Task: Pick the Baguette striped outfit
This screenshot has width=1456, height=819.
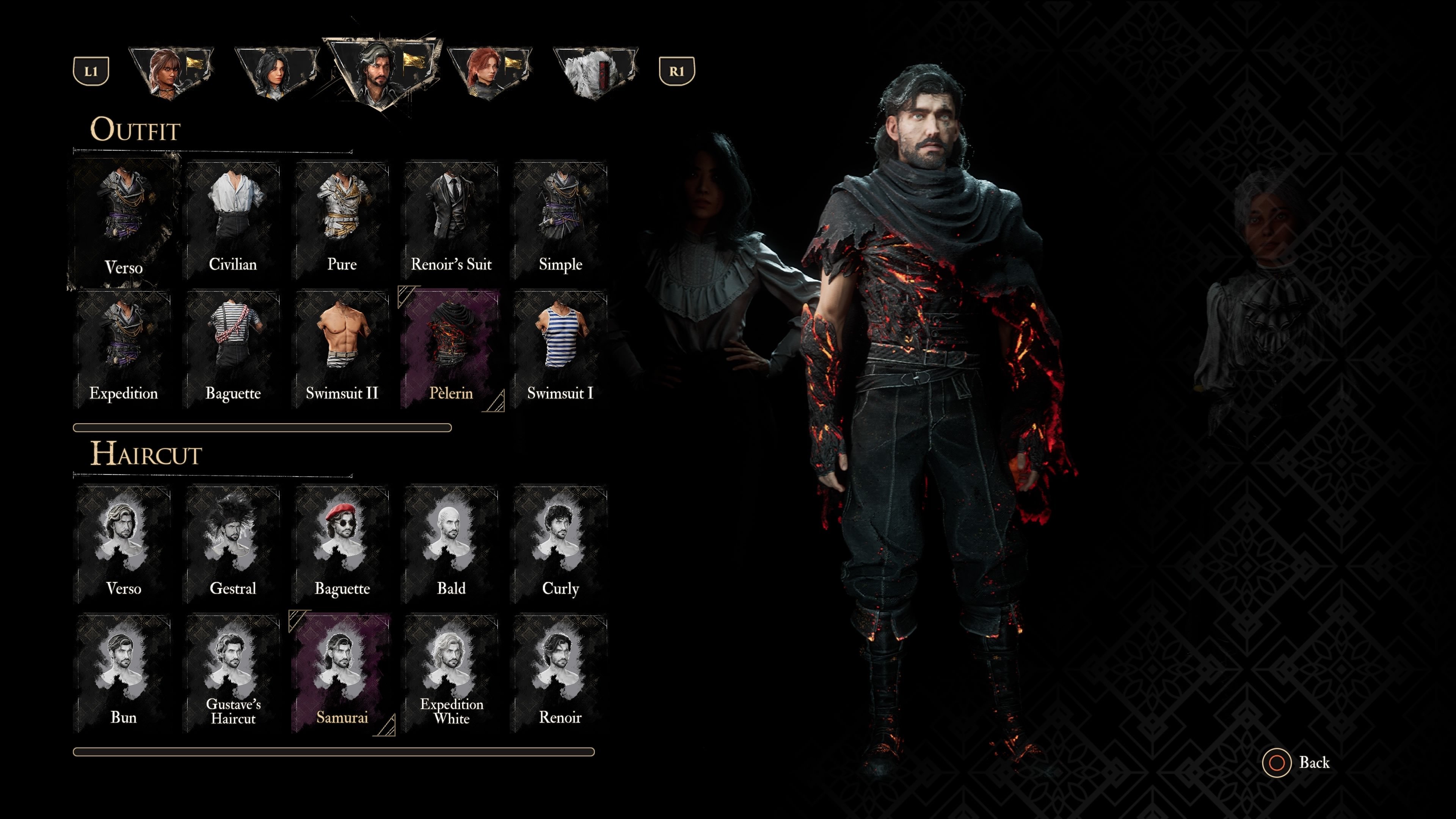Action: pyautogui.click(x=233, y=348)
